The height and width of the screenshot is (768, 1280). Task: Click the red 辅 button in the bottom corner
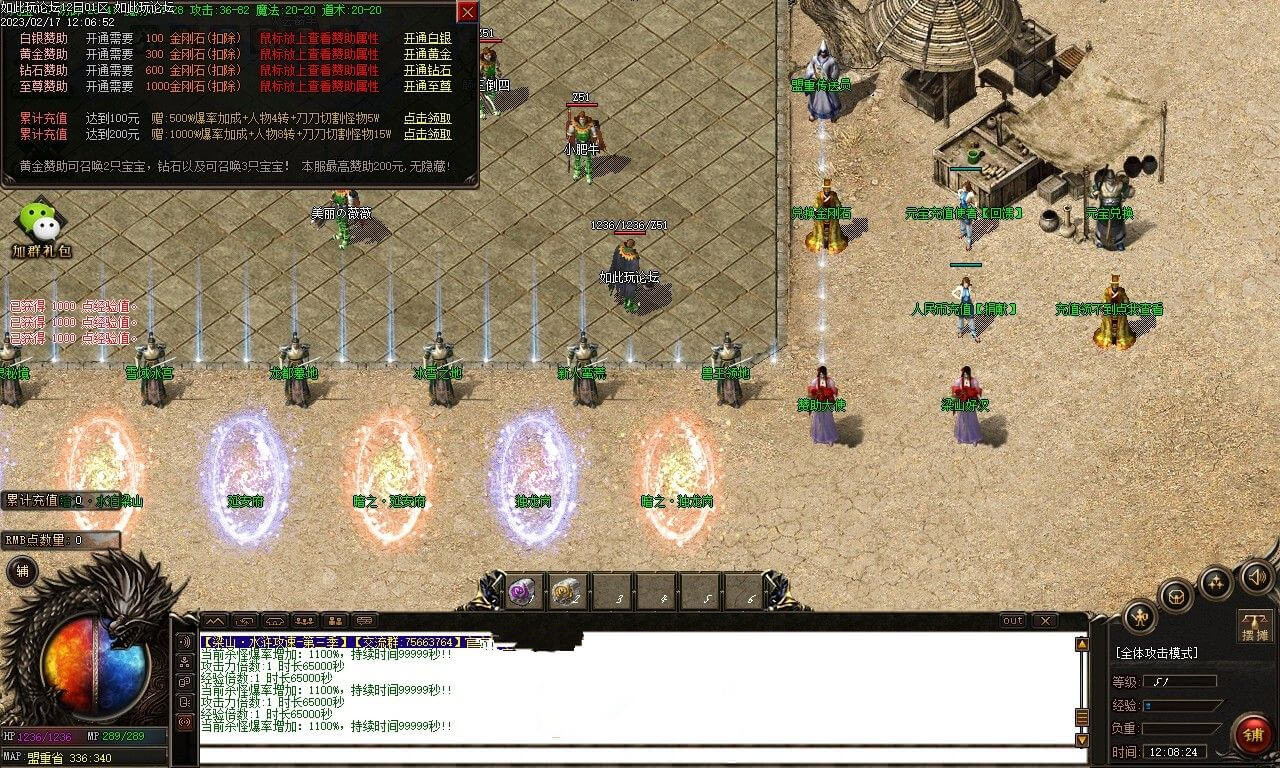pos(1252,735)
